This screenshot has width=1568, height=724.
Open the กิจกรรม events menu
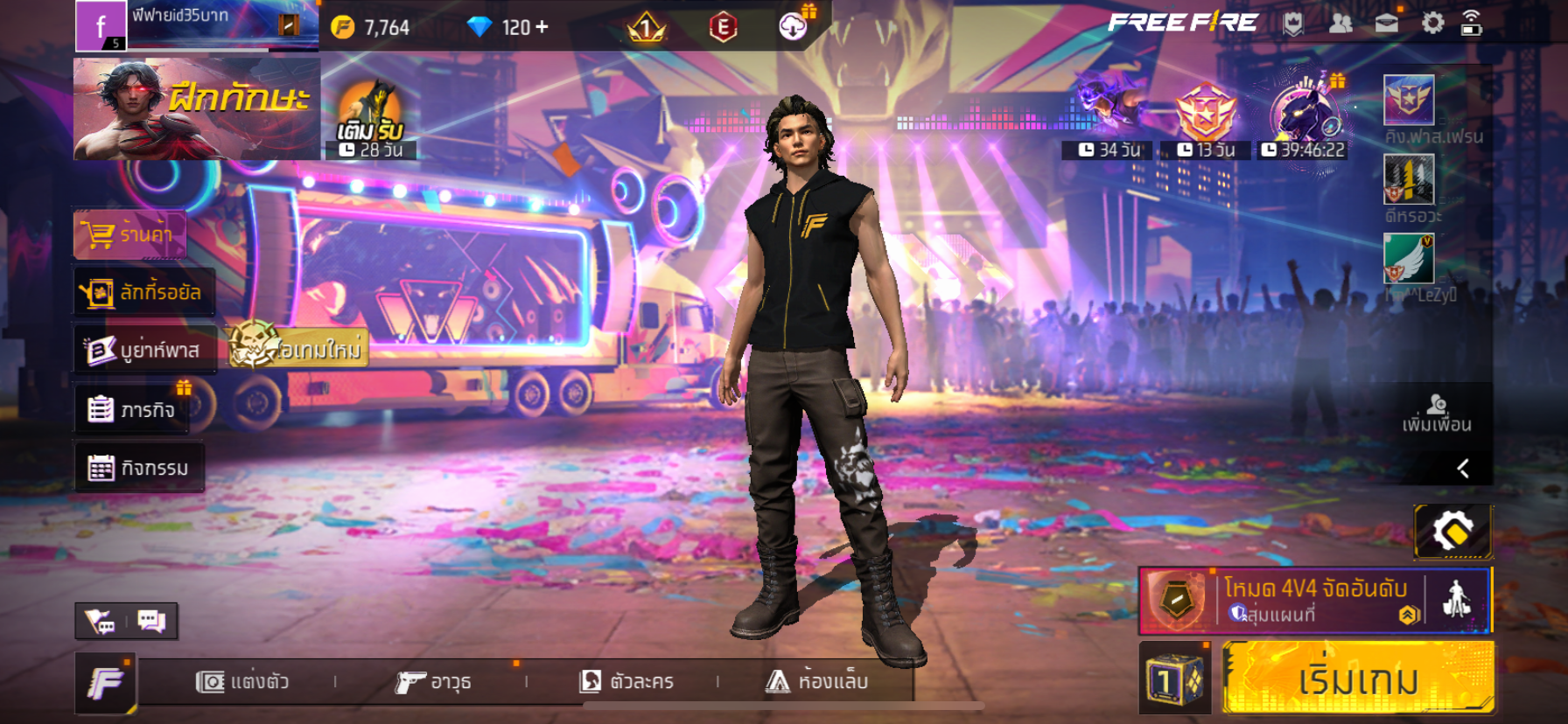[x=139, y=468]
